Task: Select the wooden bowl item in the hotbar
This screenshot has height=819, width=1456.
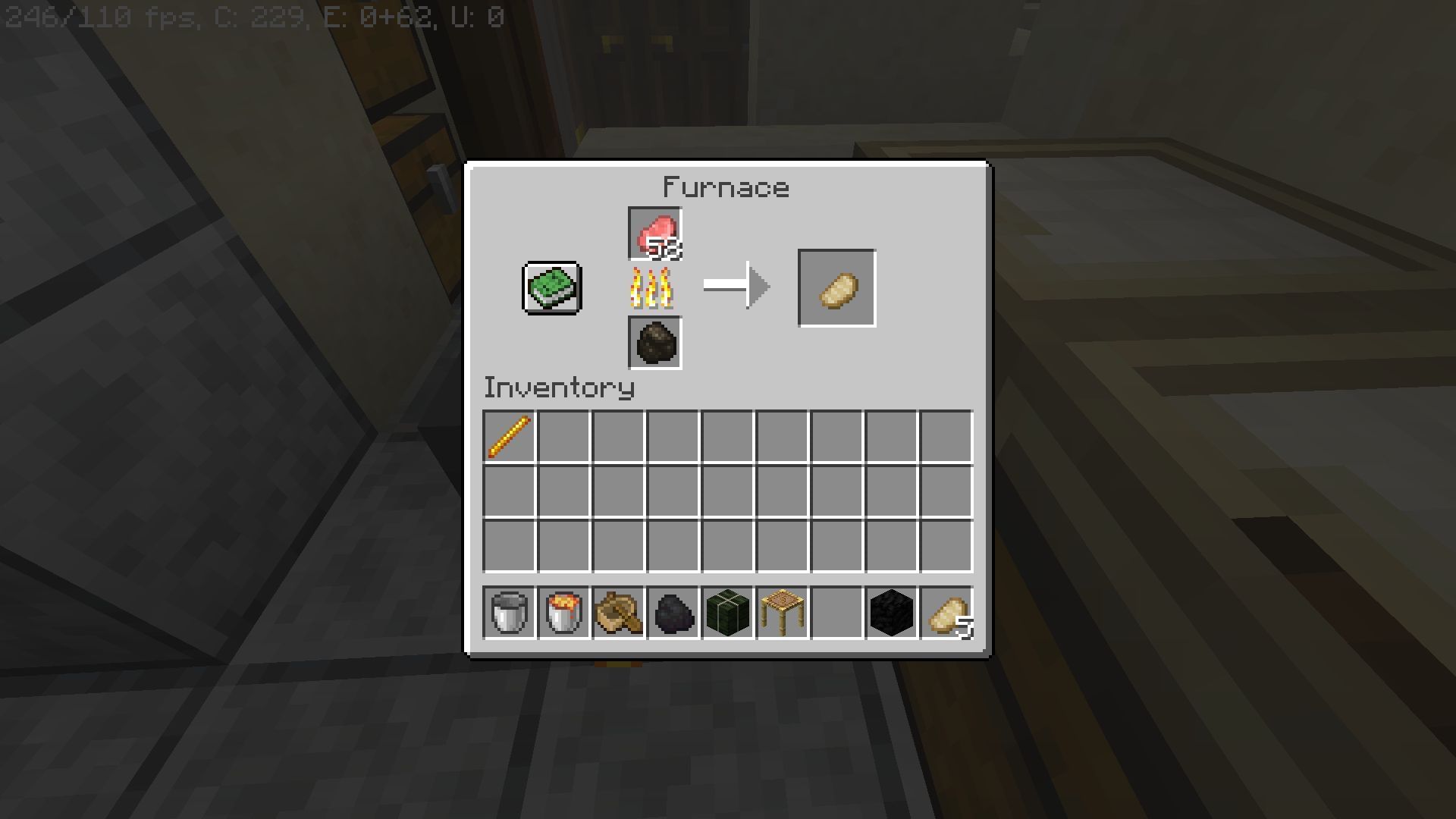Action: pyautogui.click(x=617, y=614)
